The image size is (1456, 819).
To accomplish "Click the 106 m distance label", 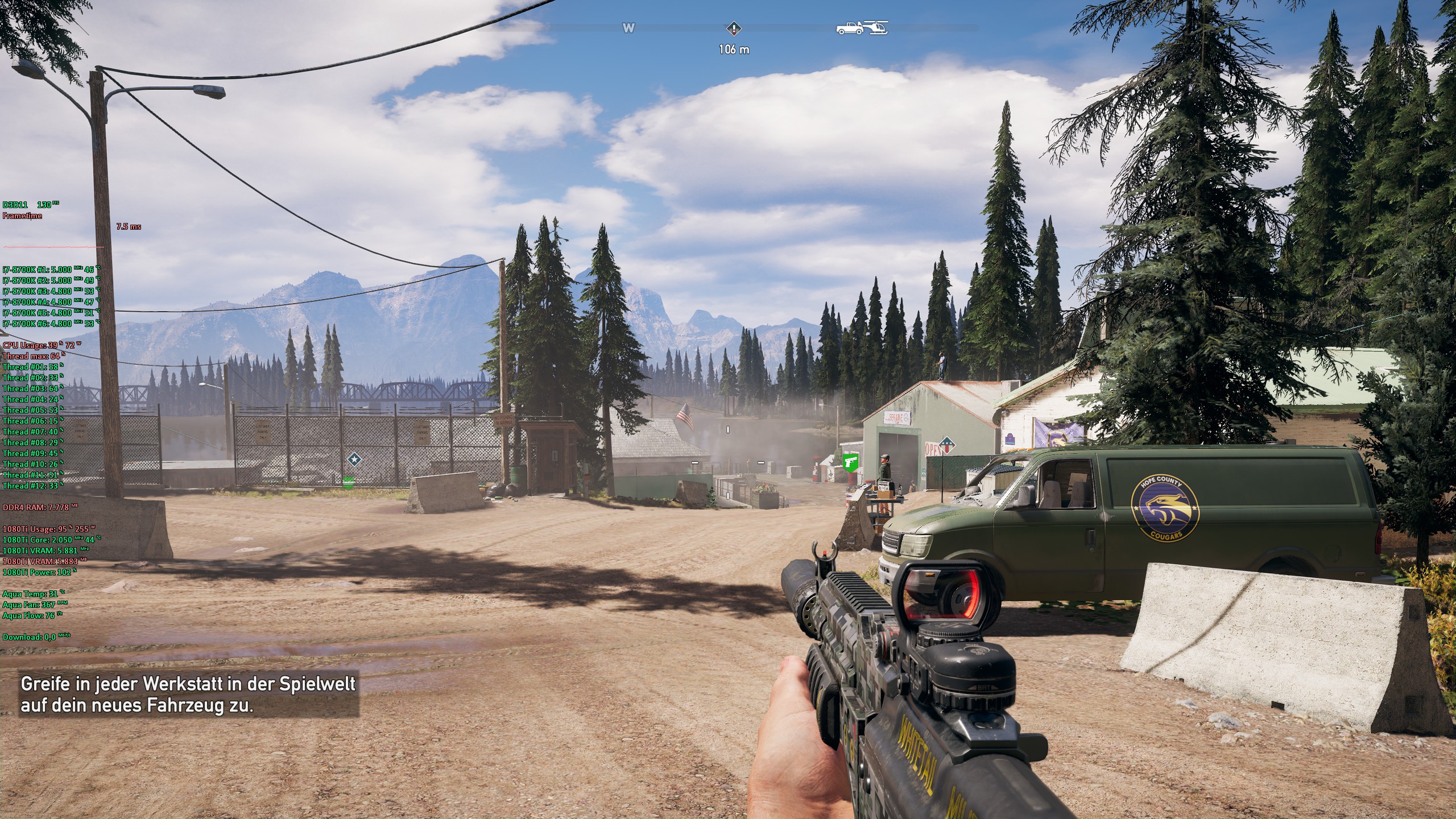I will pyautogui.click(x=735, y=50).
